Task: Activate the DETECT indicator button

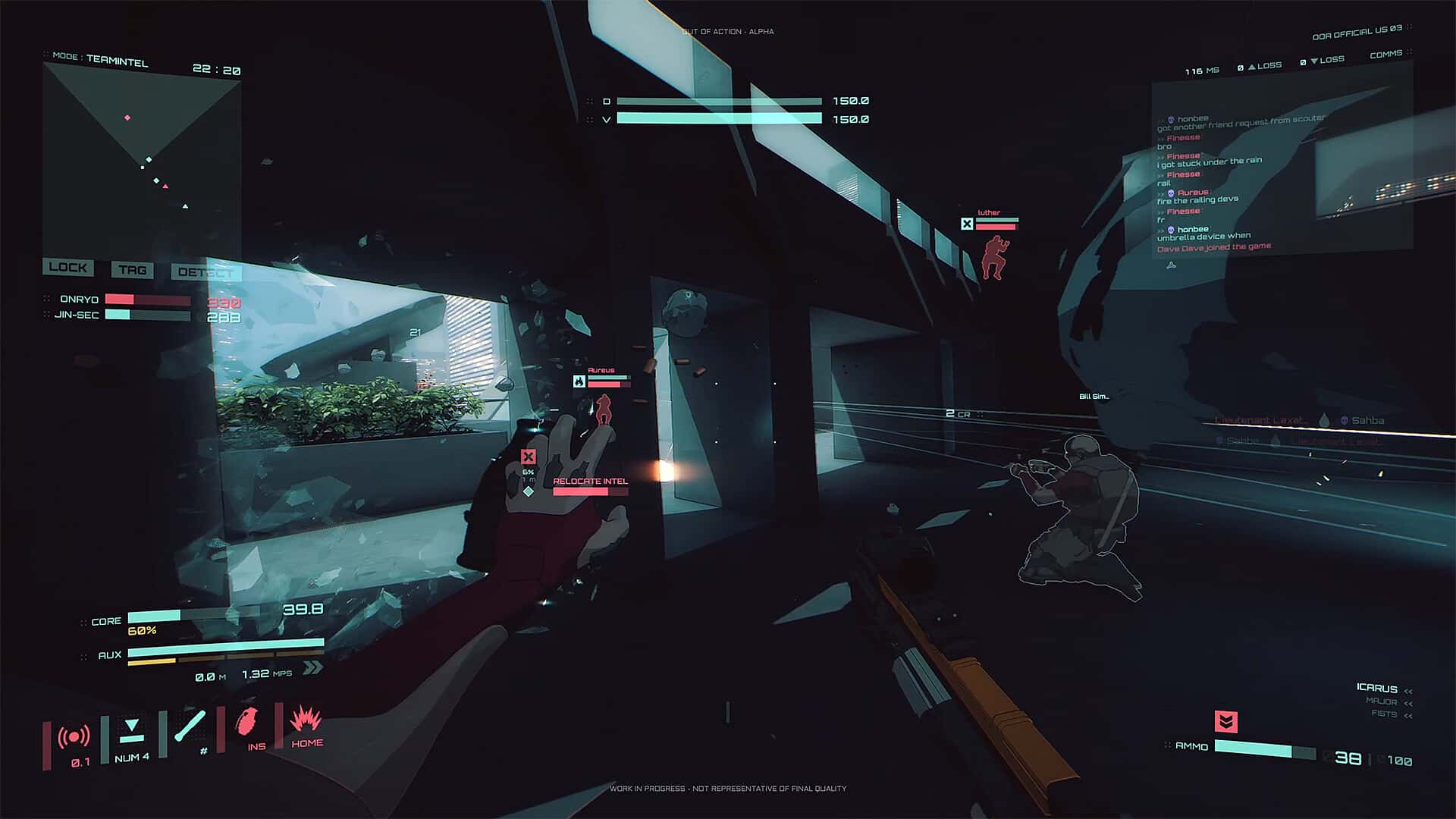Action: coord(205,272)
